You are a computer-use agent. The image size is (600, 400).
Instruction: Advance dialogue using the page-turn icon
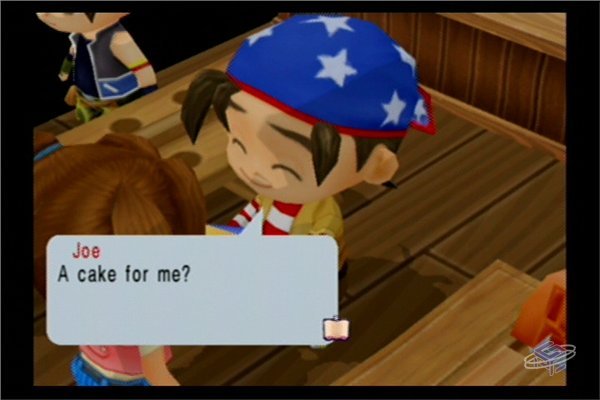[x=332, y=328]
